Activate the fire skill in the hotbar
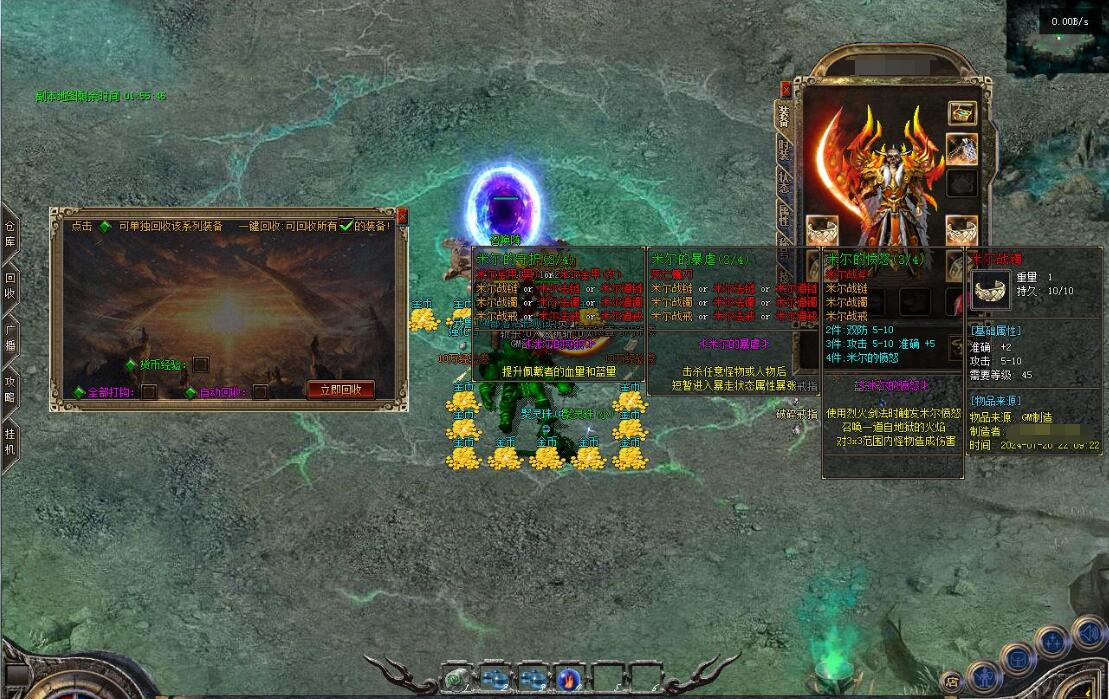This screenshot has height=699, width=1109. 570,678
